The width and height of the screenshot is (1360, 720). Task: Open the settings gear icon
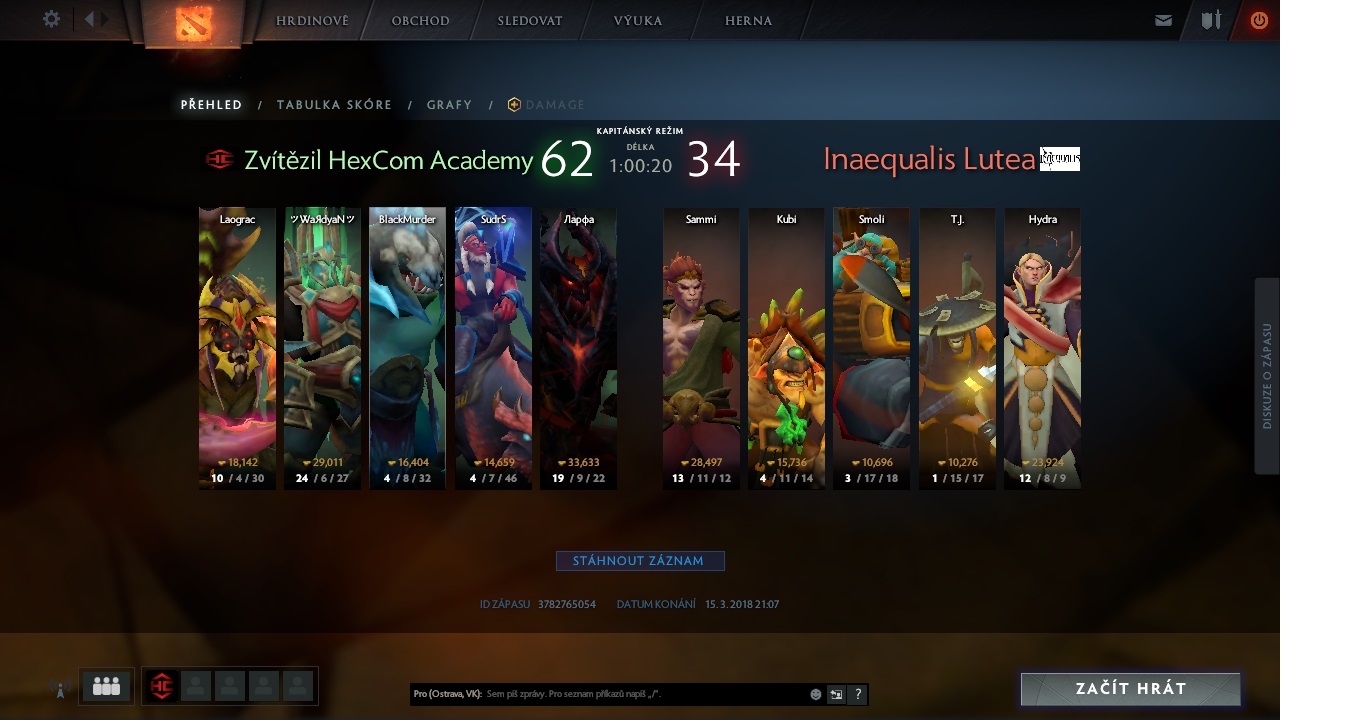click(52, 19)
